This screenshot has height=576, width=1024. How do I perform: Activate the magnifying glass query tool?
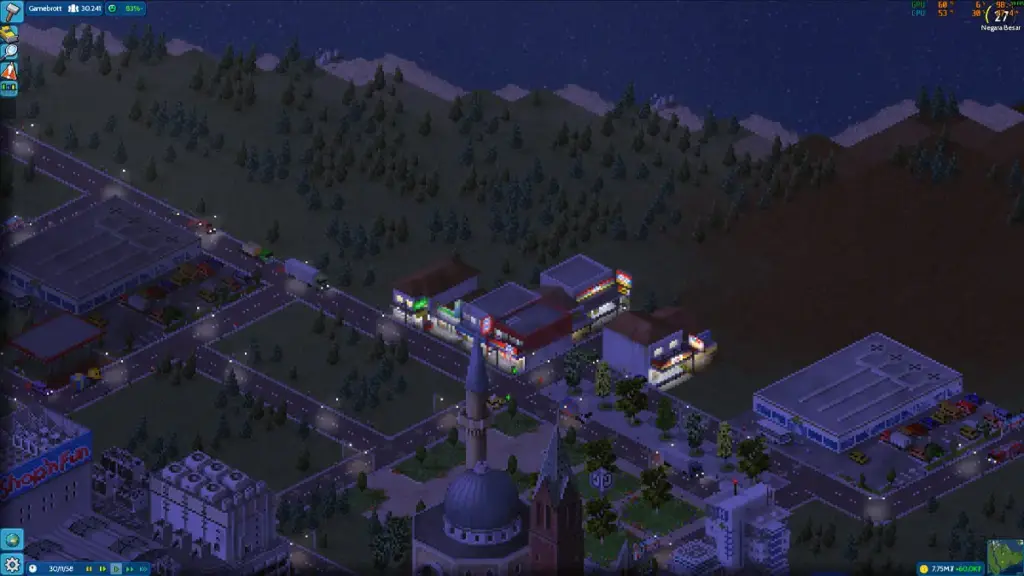click(9, 52)
